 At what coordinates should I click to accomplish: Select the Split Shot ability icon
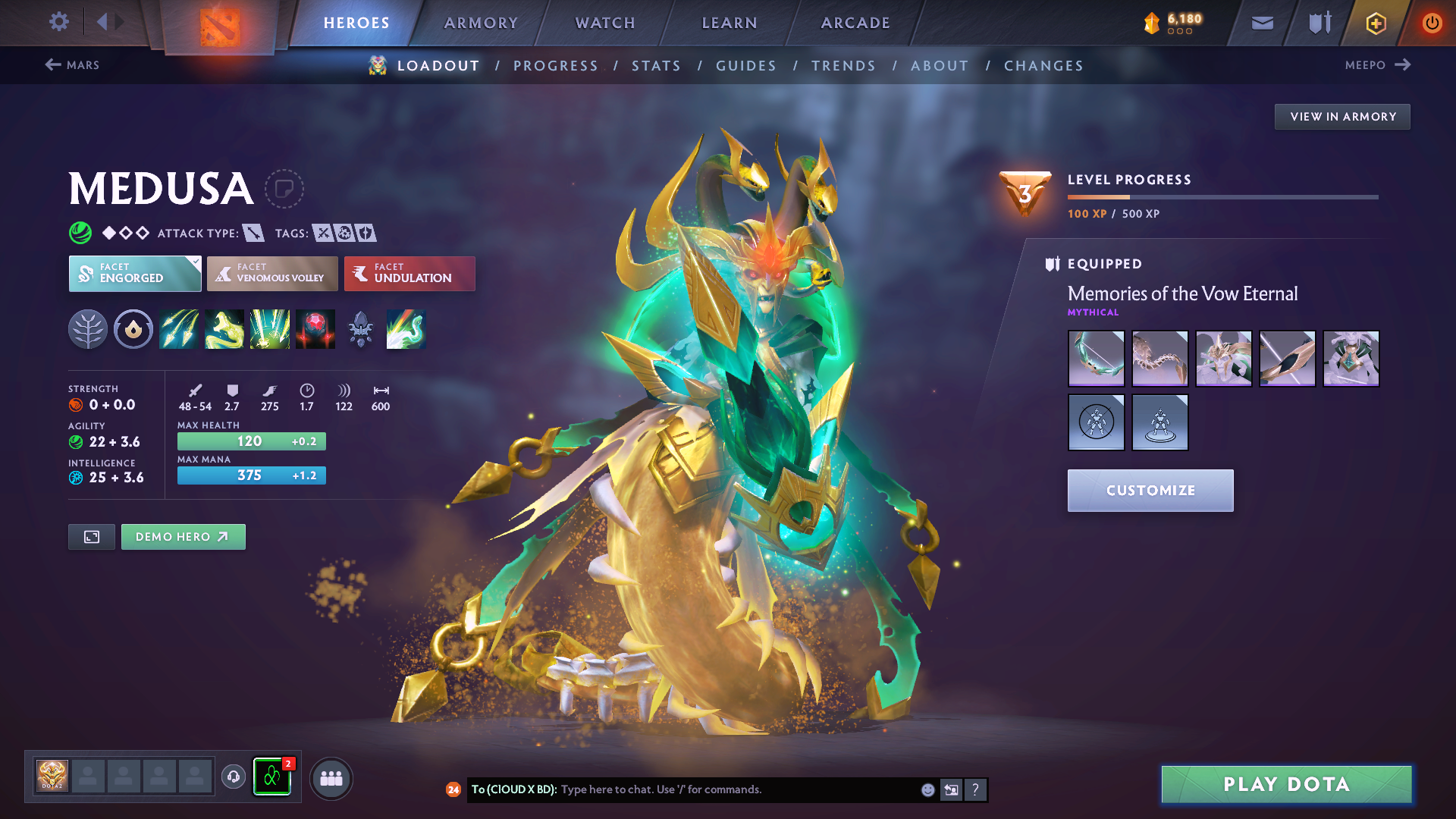179,329
